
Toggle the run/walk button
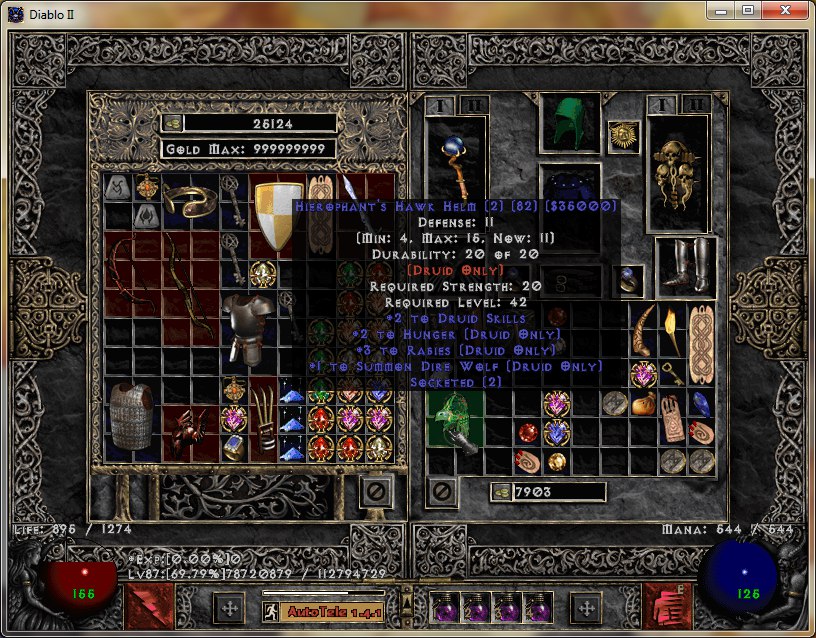point(271,610)
